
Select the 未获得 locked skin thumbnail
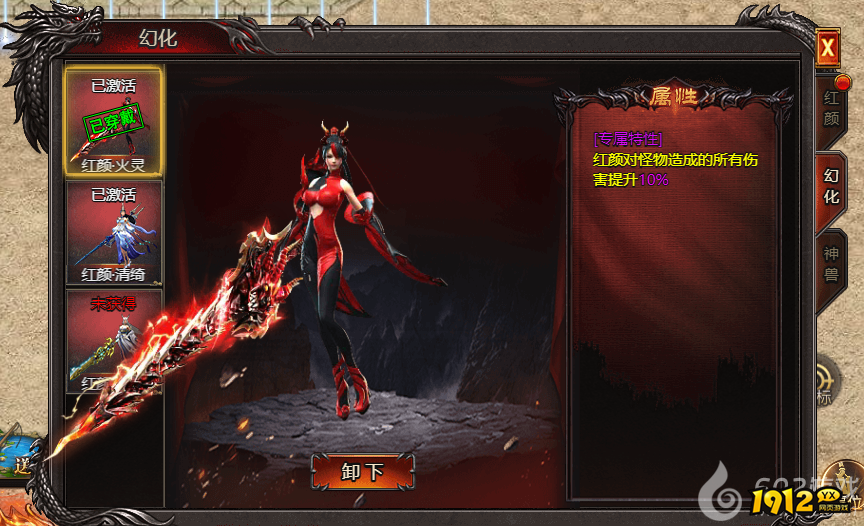(114, 340)
